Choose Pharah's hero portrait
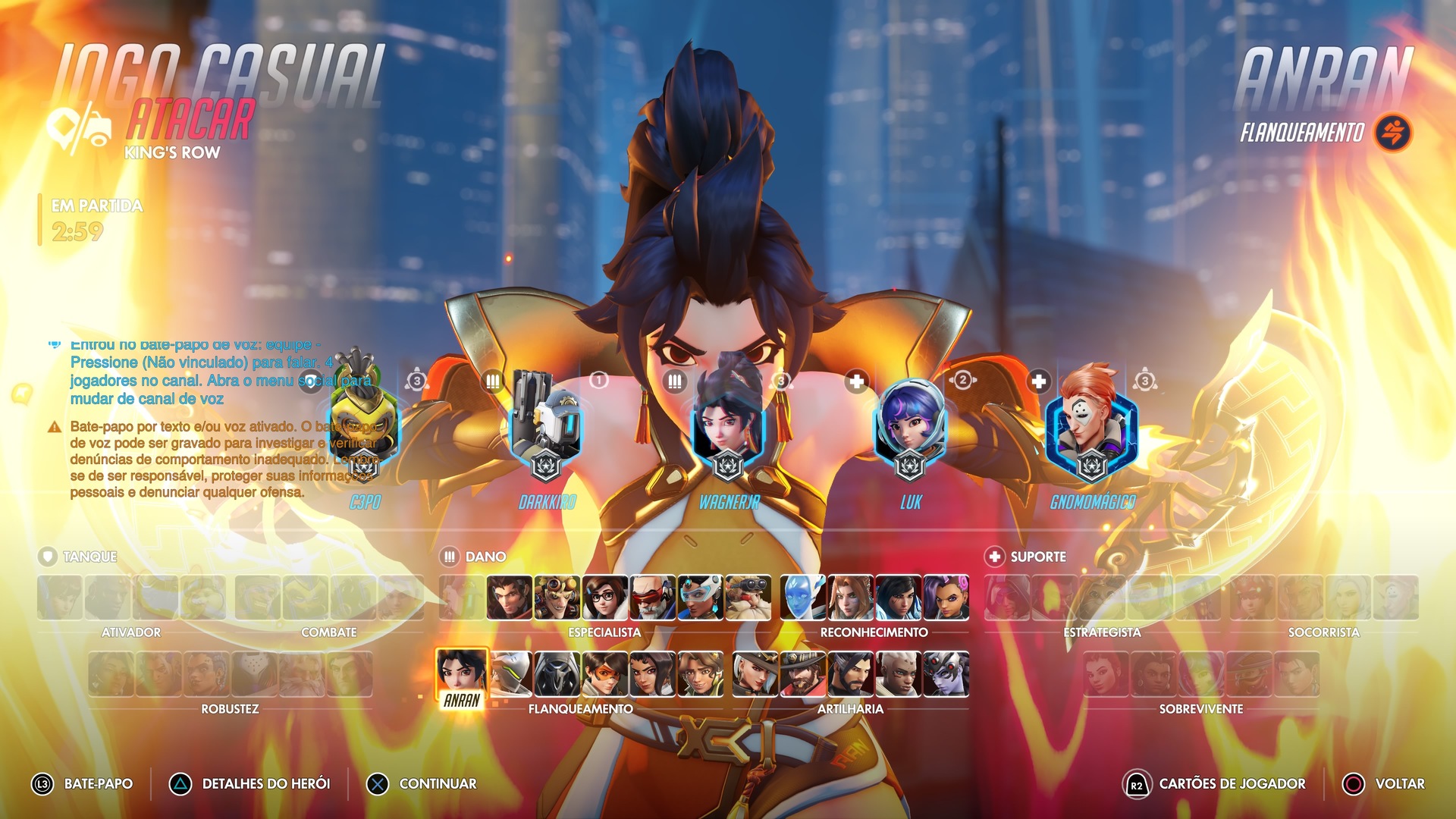The image size is (1456, 819). tap(899, 597)
